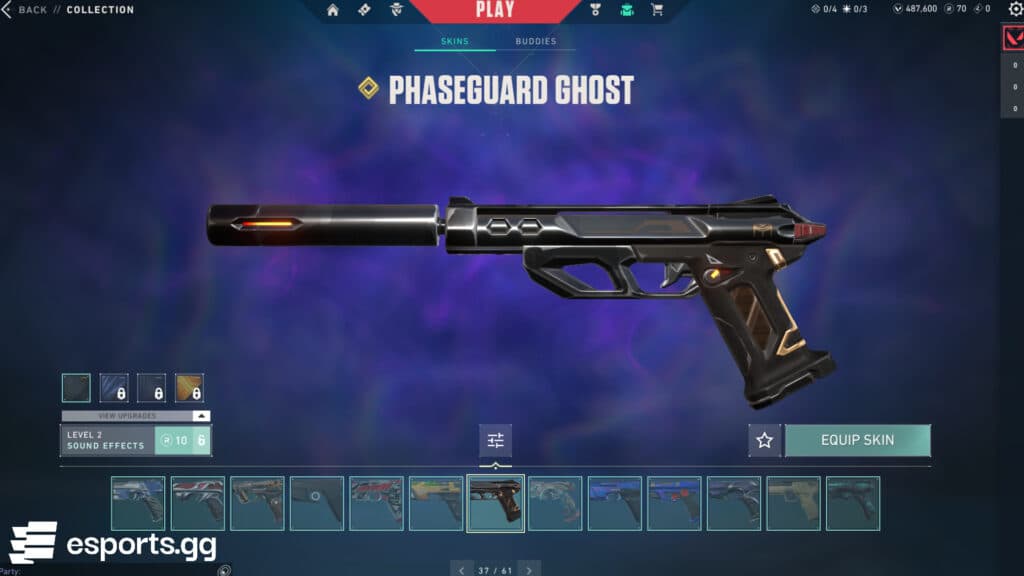
Task: Select the yellow and green Ghost skin thumbnail
Action: pos(435,503)
